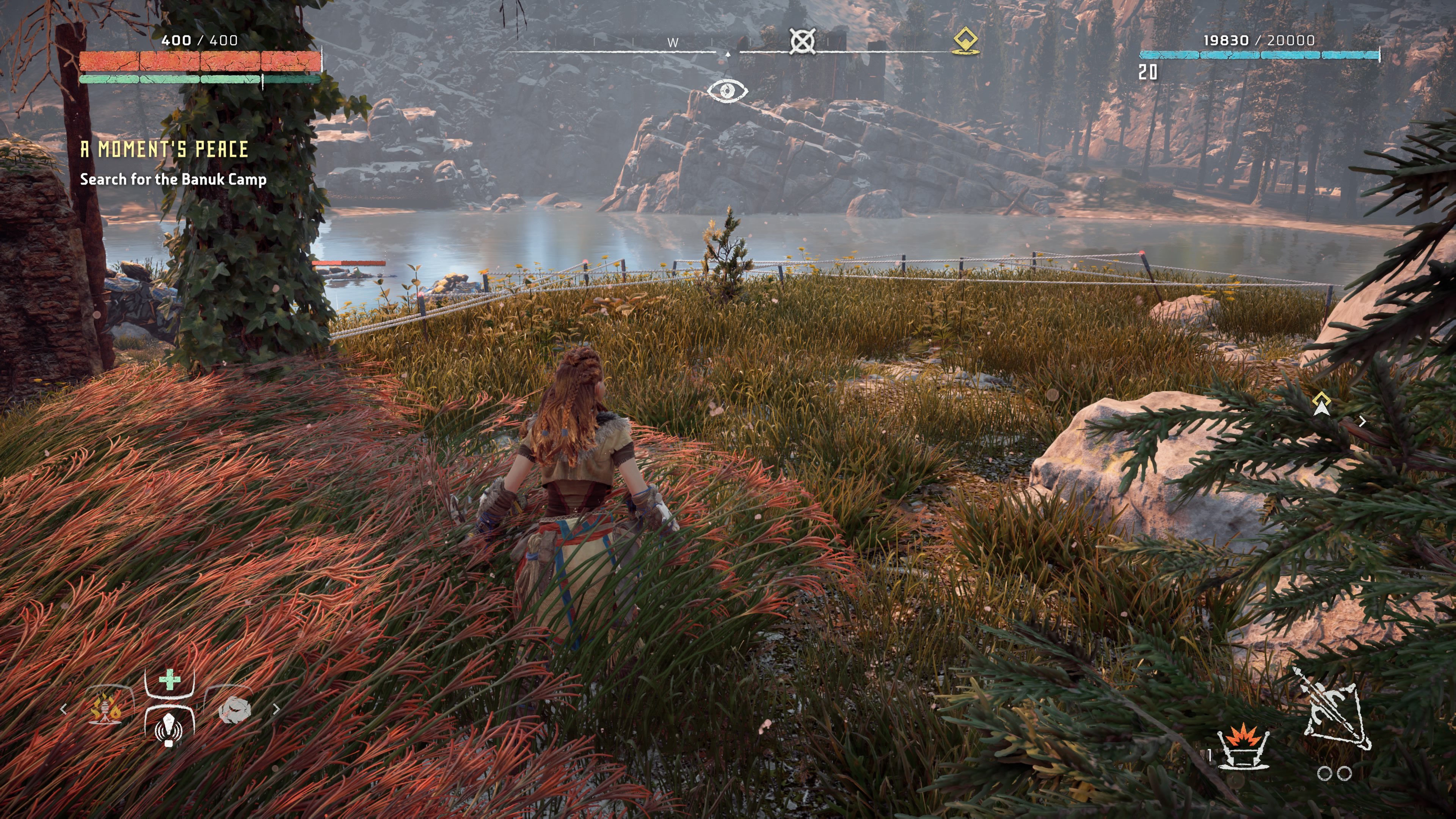Select the rock throwable icon
The image size is (1456, 819).
point(235,711)
